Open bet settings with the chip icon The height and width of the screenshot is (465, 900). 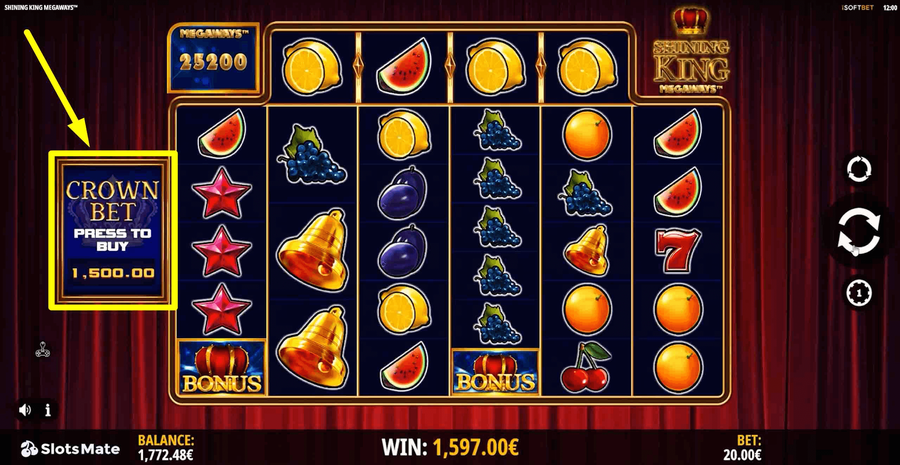pos(859,292)
